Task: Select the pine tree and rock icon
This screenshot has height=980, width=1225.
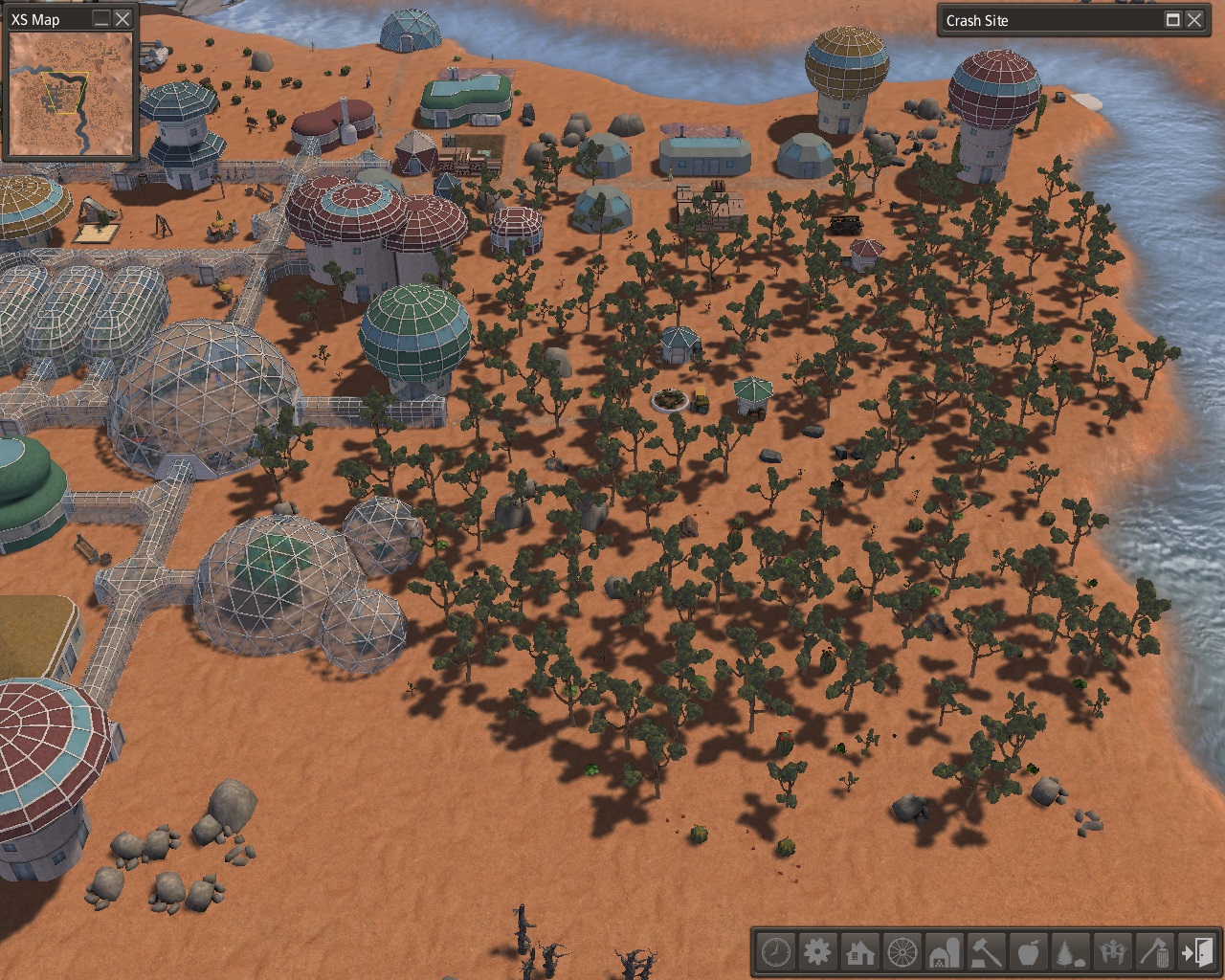Action: pyautogui.click(x=1071, y=952)
